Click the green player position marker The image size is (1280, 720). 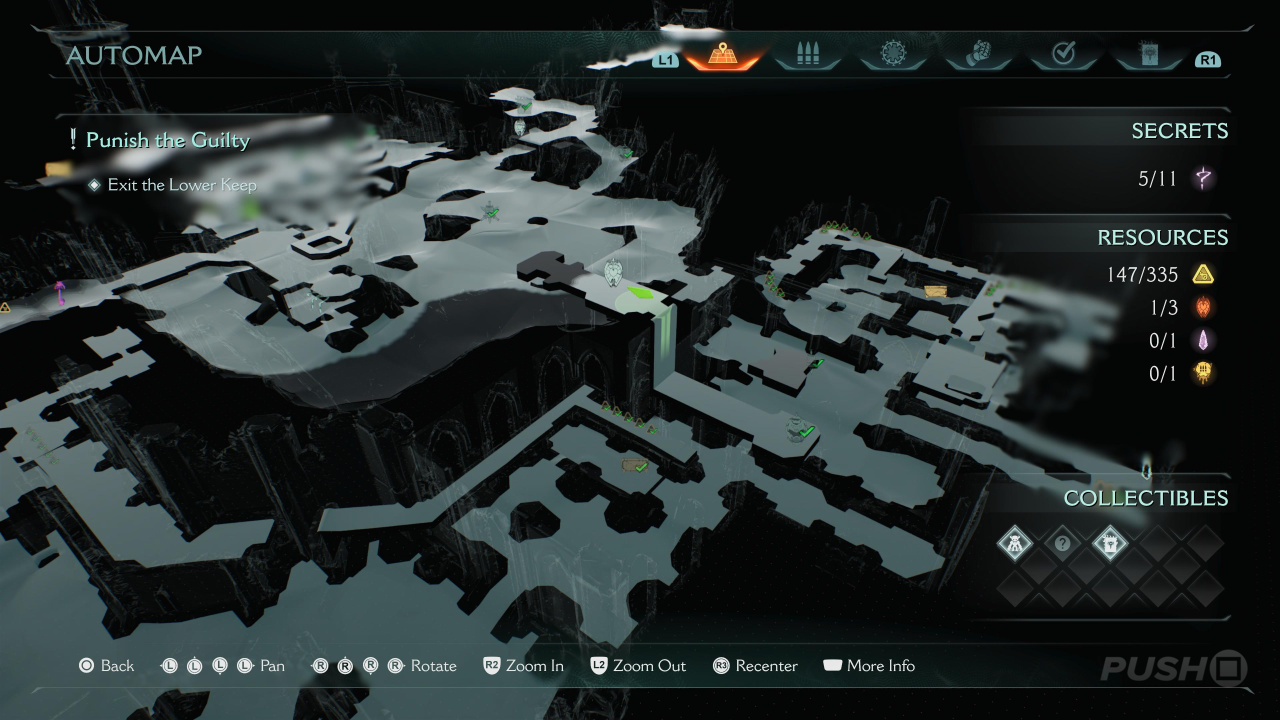pos(639,294)
